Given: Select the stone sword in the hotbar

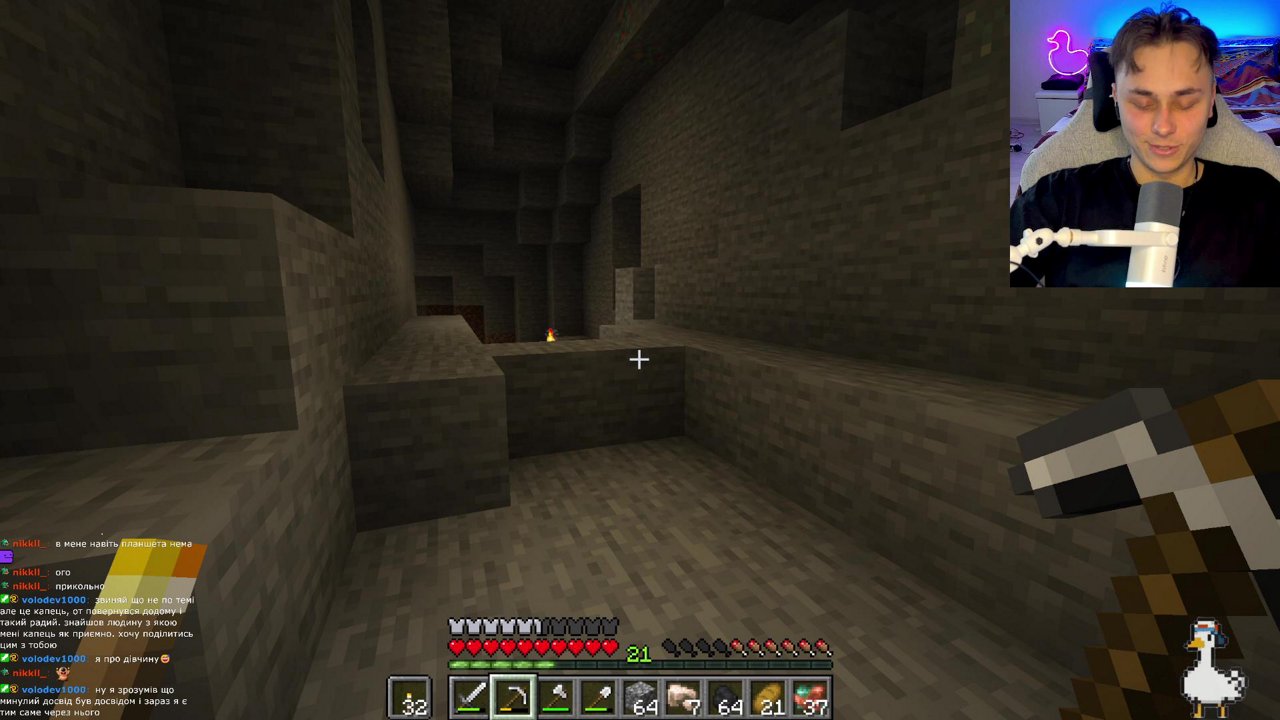Looking at the screenshot, I should click(x=468, y=696).
